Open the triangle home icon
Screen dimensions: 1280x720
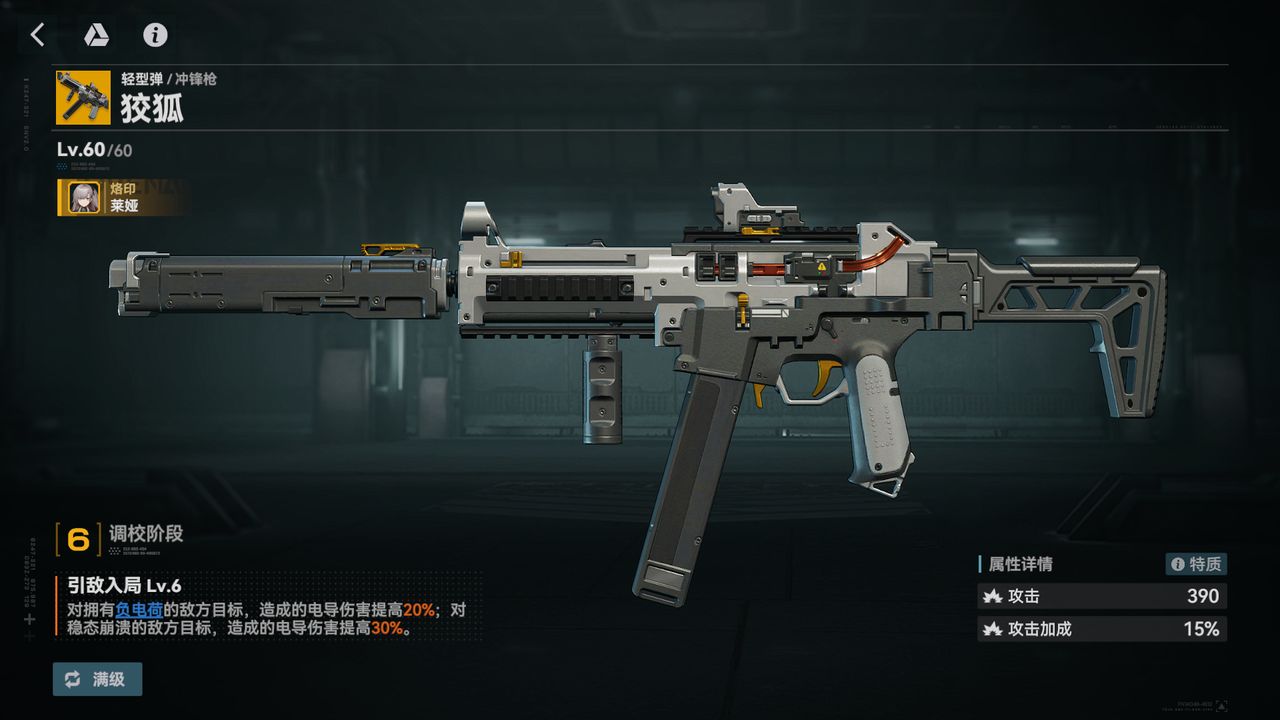96,35
